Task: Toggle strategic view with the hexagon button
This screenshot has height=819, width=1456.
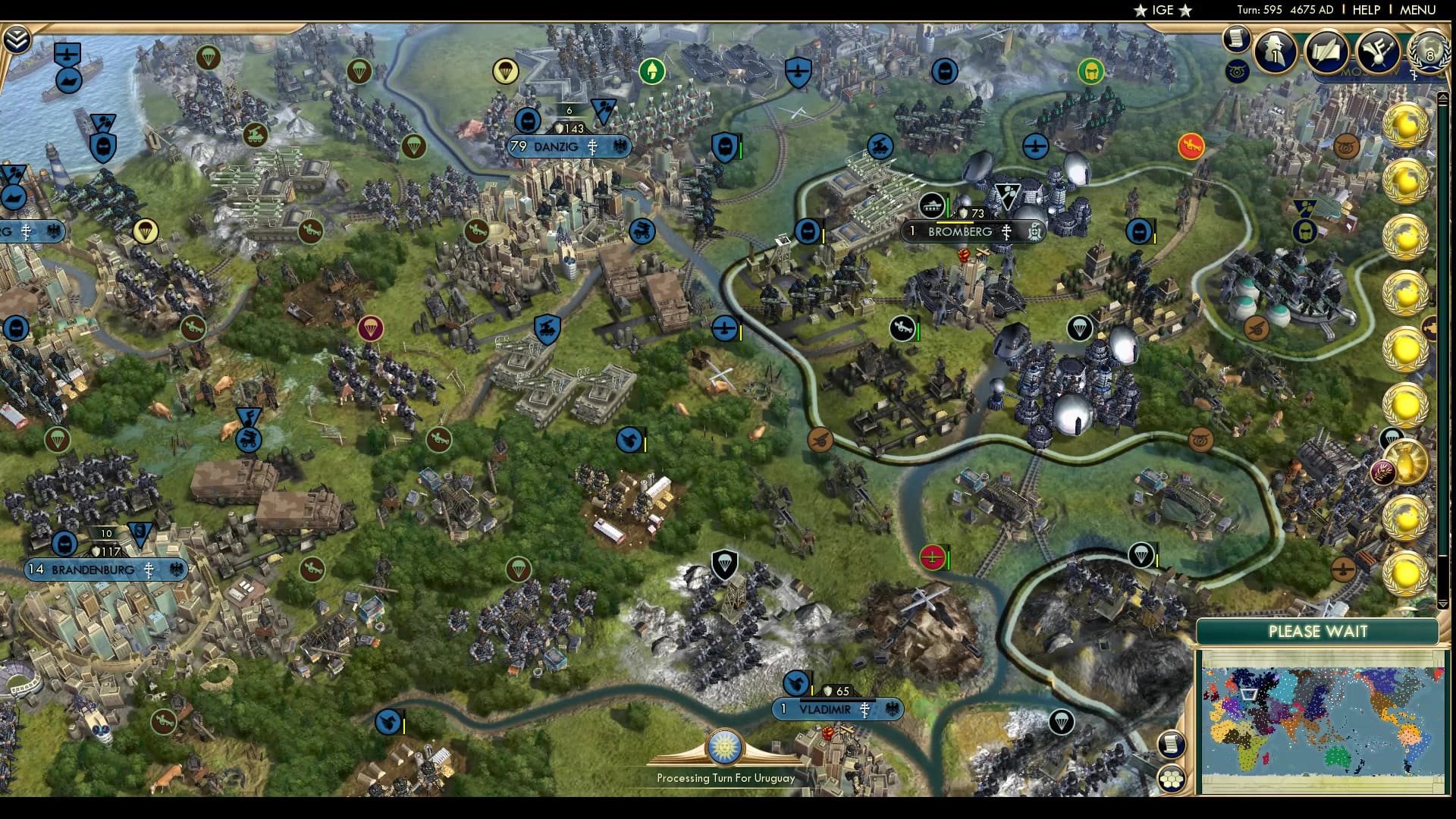Action: (x=1172, y=777)
